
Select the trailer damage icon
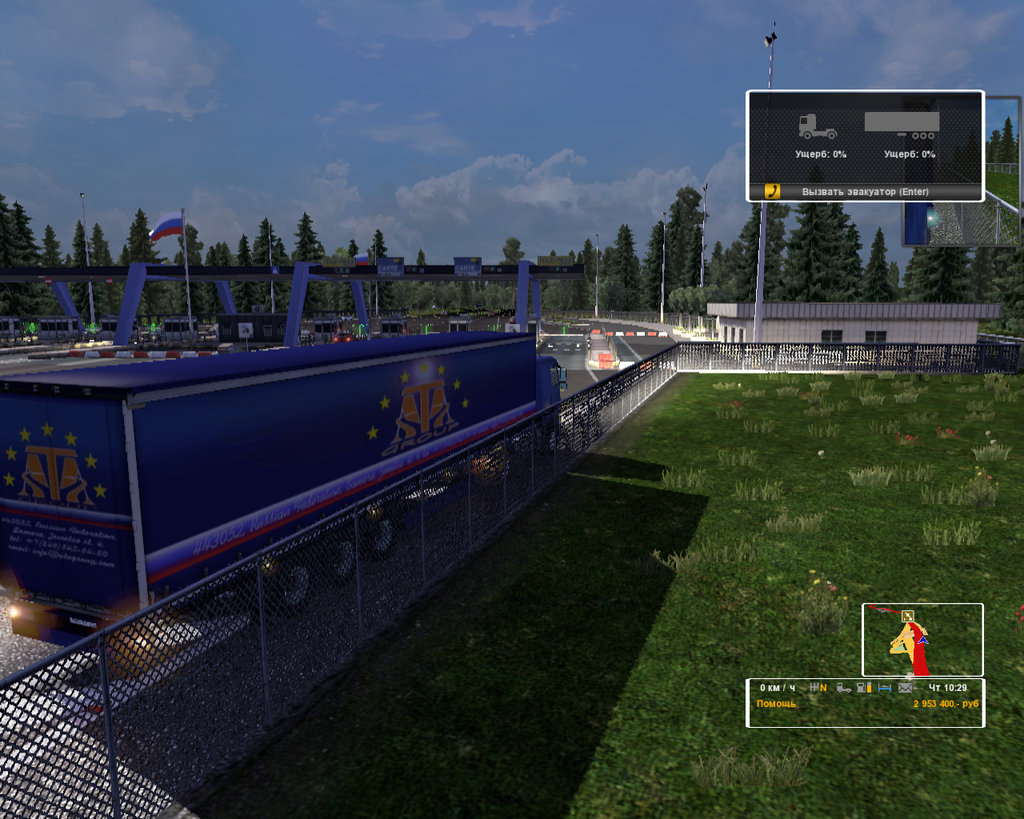(x=902, y=125)
